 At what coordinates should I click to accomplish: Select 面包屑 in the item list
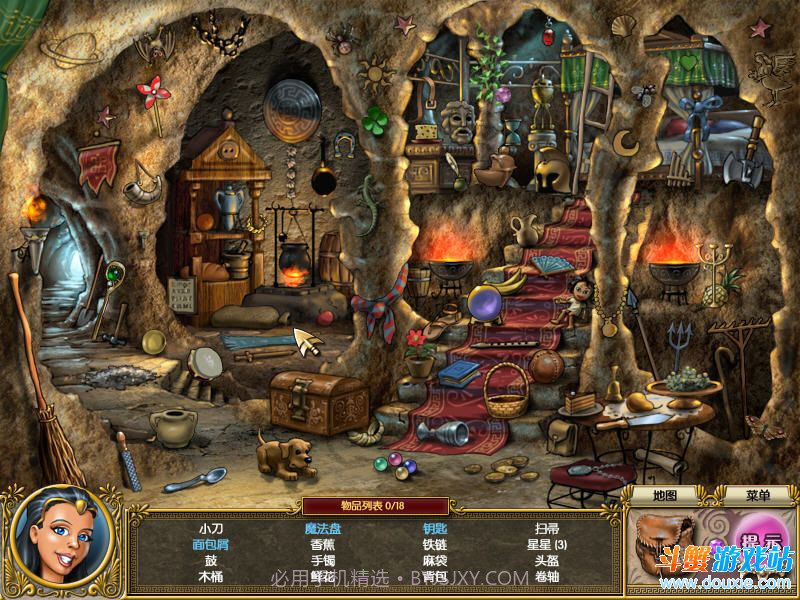click(x=211, y=545)
